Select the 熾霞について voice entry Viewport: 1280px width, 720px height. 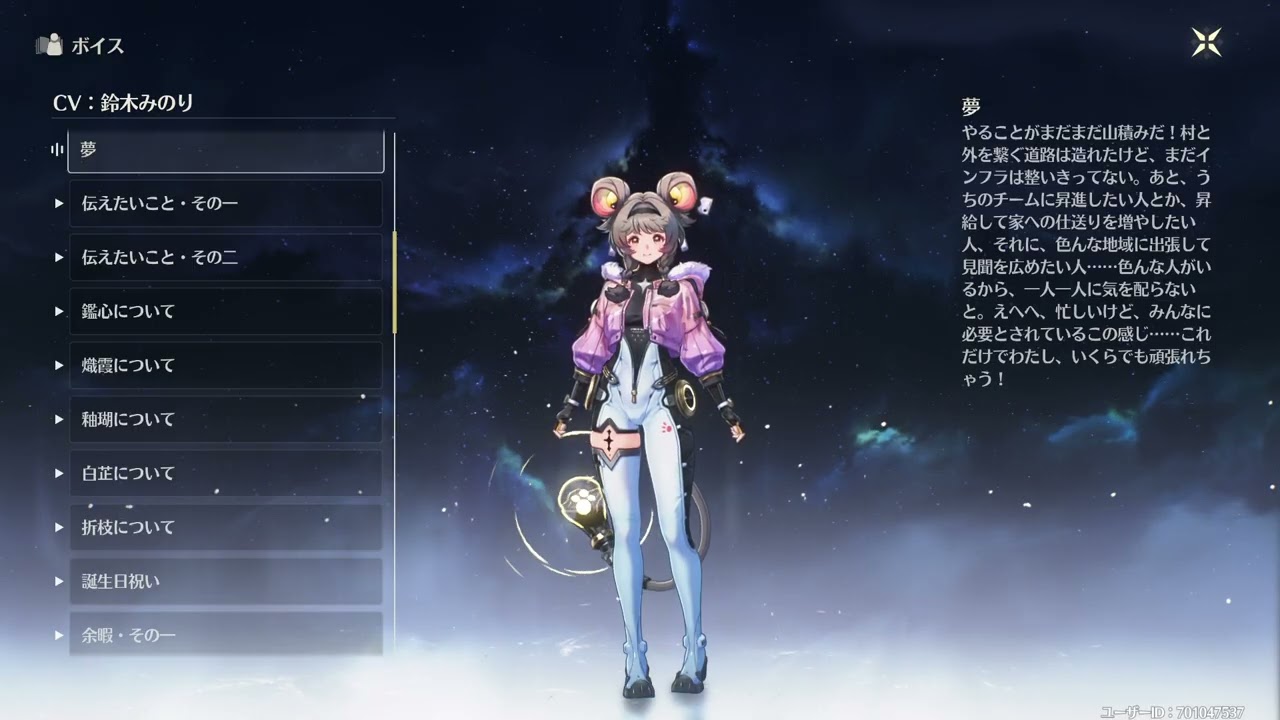click(225, 366)
